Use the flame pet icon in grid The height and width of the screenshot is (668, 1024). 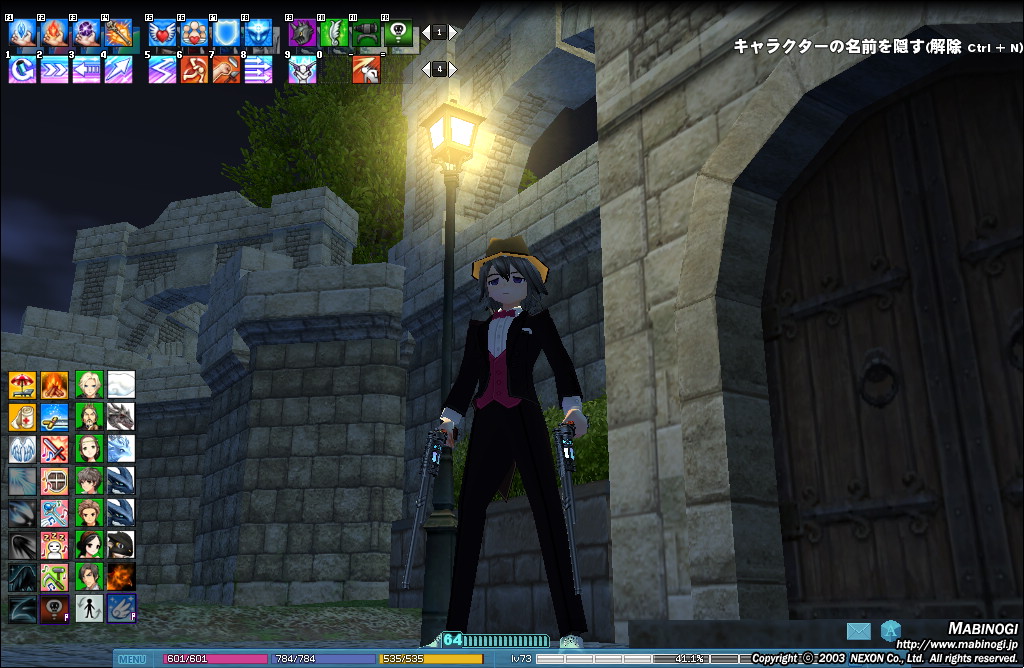point(121,576)
